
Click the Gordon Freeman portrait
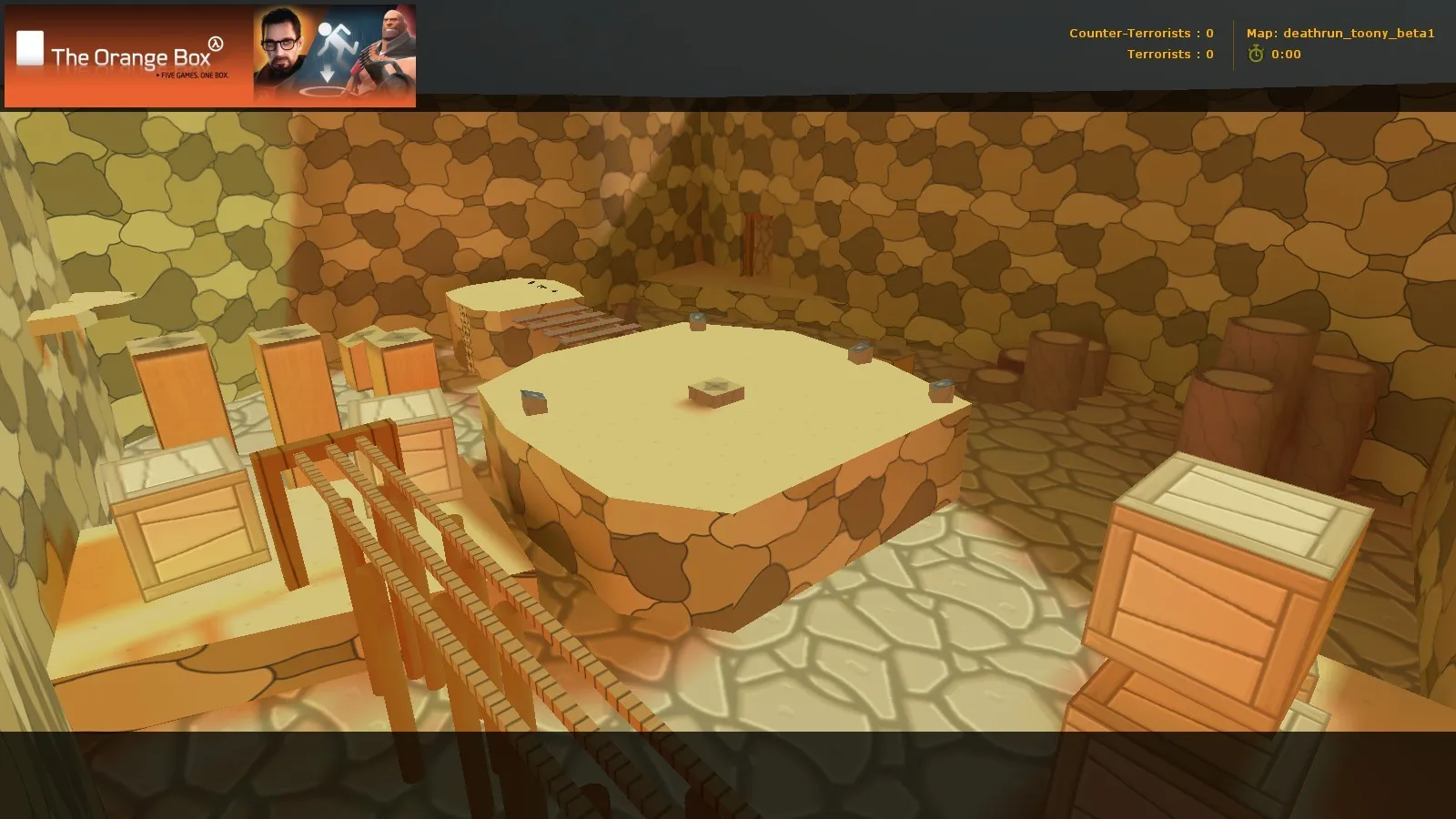pyautogui.click(x=280, y=43)
